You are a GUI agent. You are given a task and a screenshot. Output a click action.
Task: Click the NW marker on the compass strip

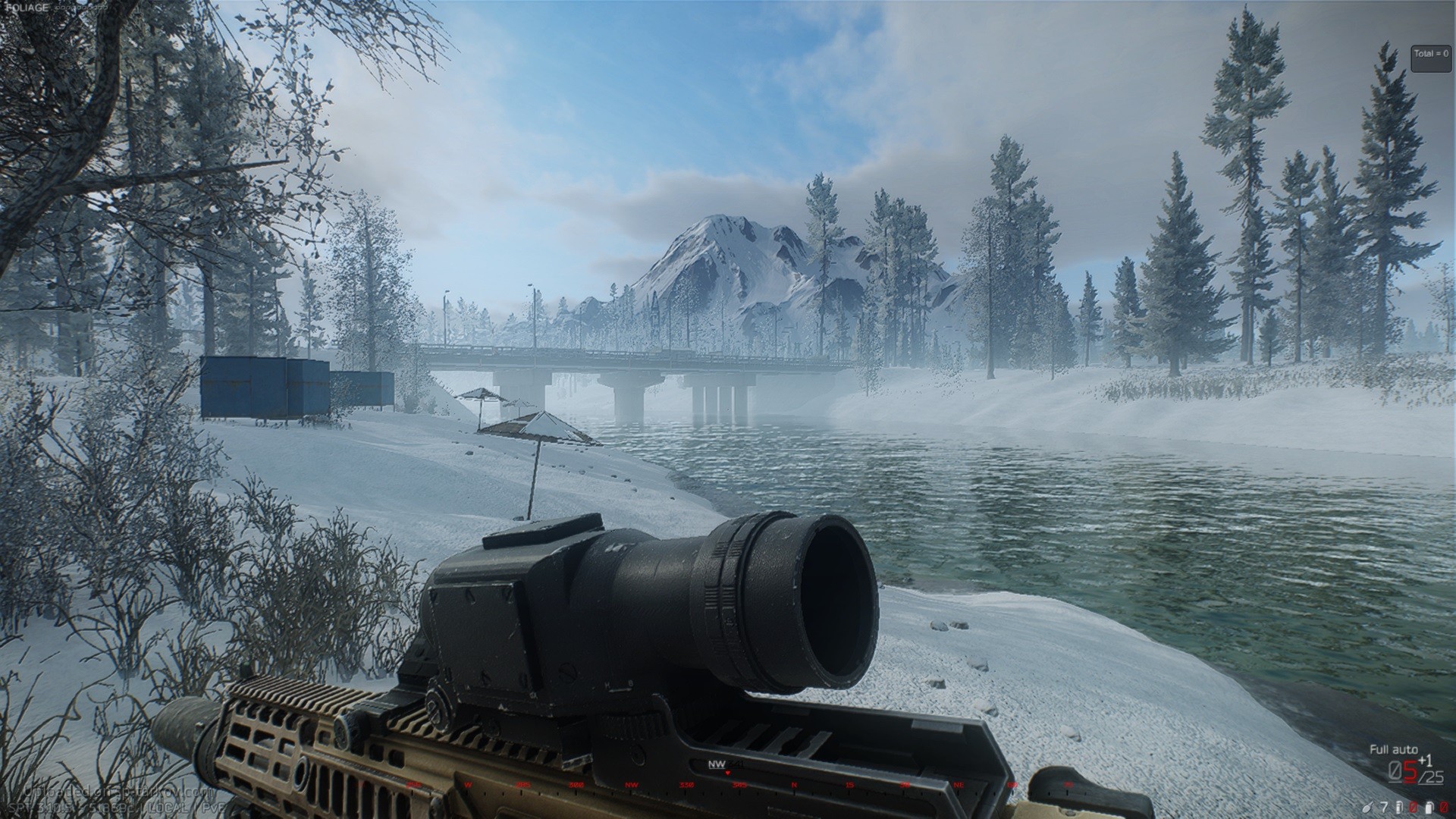[x=716, y=764]
